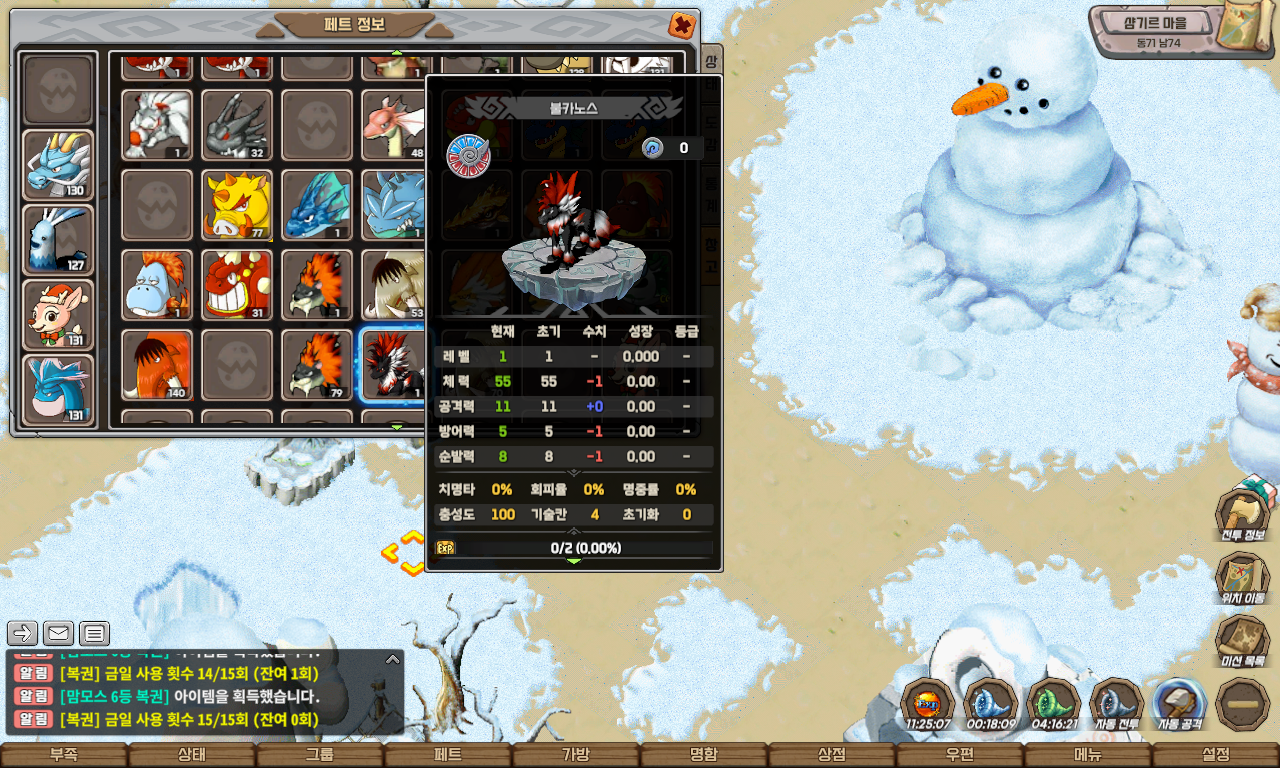This screenshot has width=1280, height=768.
Task: Select the red grinning dinosaur pet level 31
Action: (x=237, y=285)
